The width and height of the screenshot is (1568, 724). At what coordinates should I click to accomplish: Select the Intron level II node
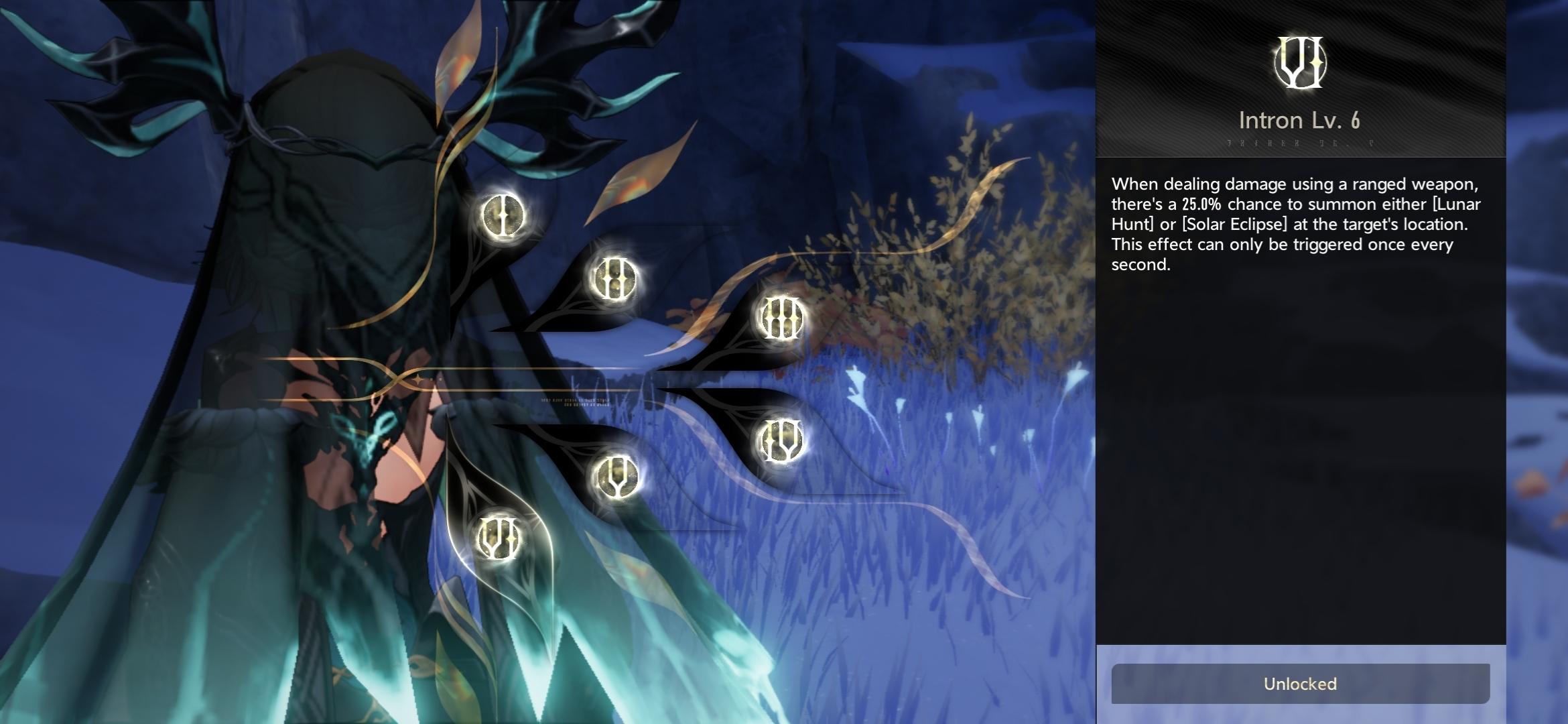pyautogui.click(x=612, y=278)
